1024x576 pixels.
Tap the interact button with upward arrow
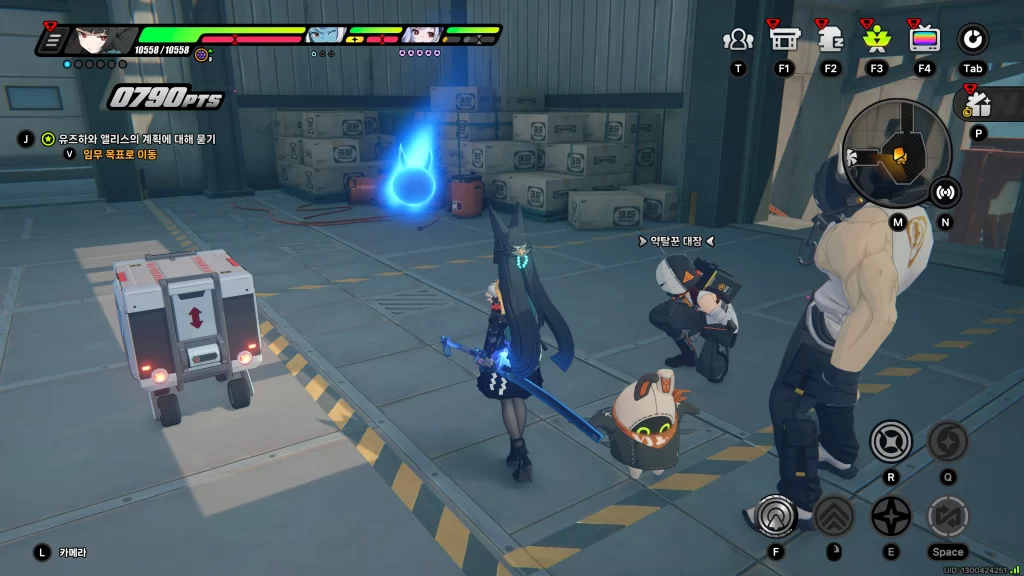point(775,516)
